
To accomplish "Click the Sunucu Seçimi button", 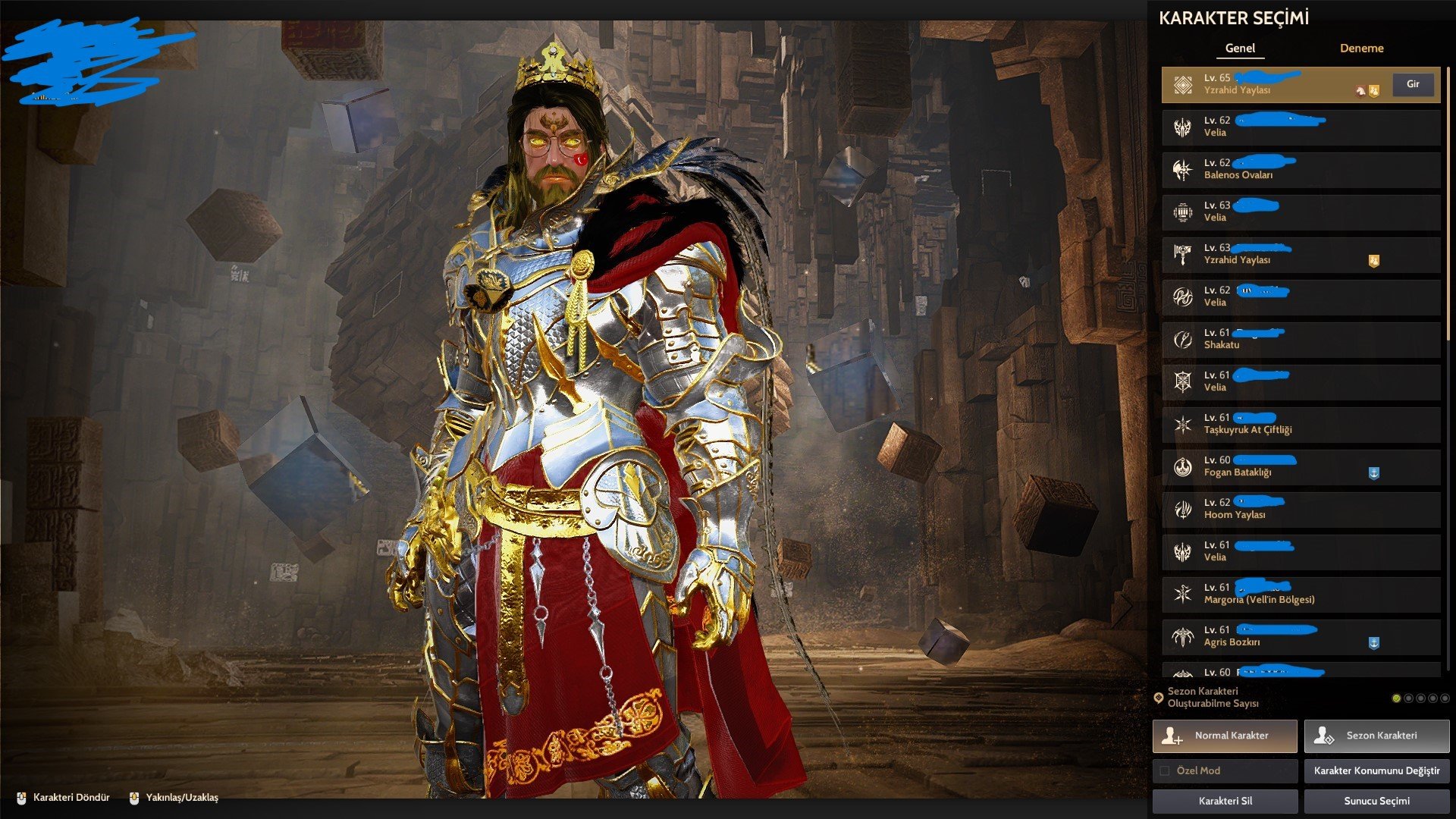I will (x=1374, y=801).
